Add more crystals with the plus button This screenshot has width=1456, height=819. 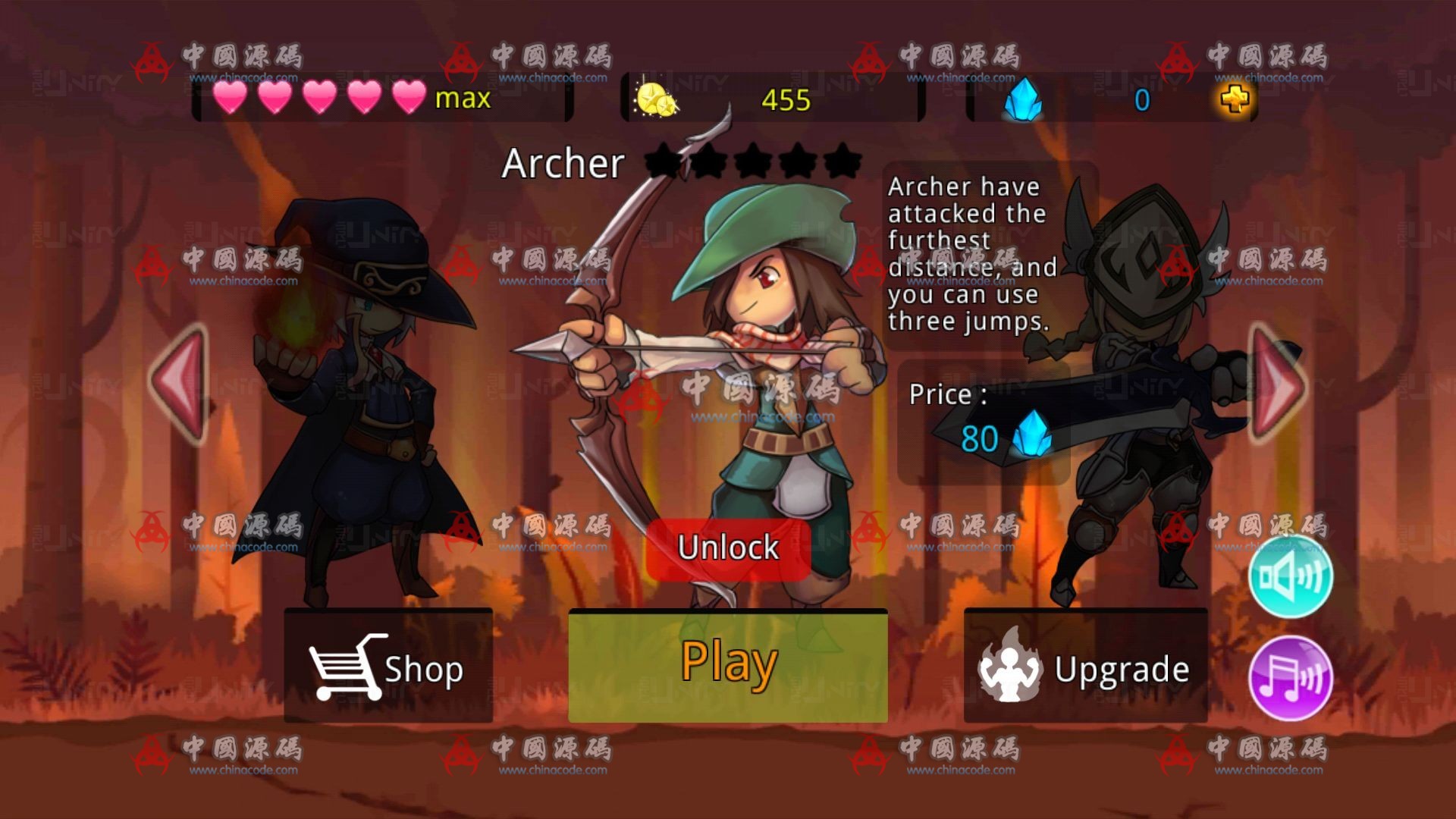pyautogui.click(x=1235, y=99)
